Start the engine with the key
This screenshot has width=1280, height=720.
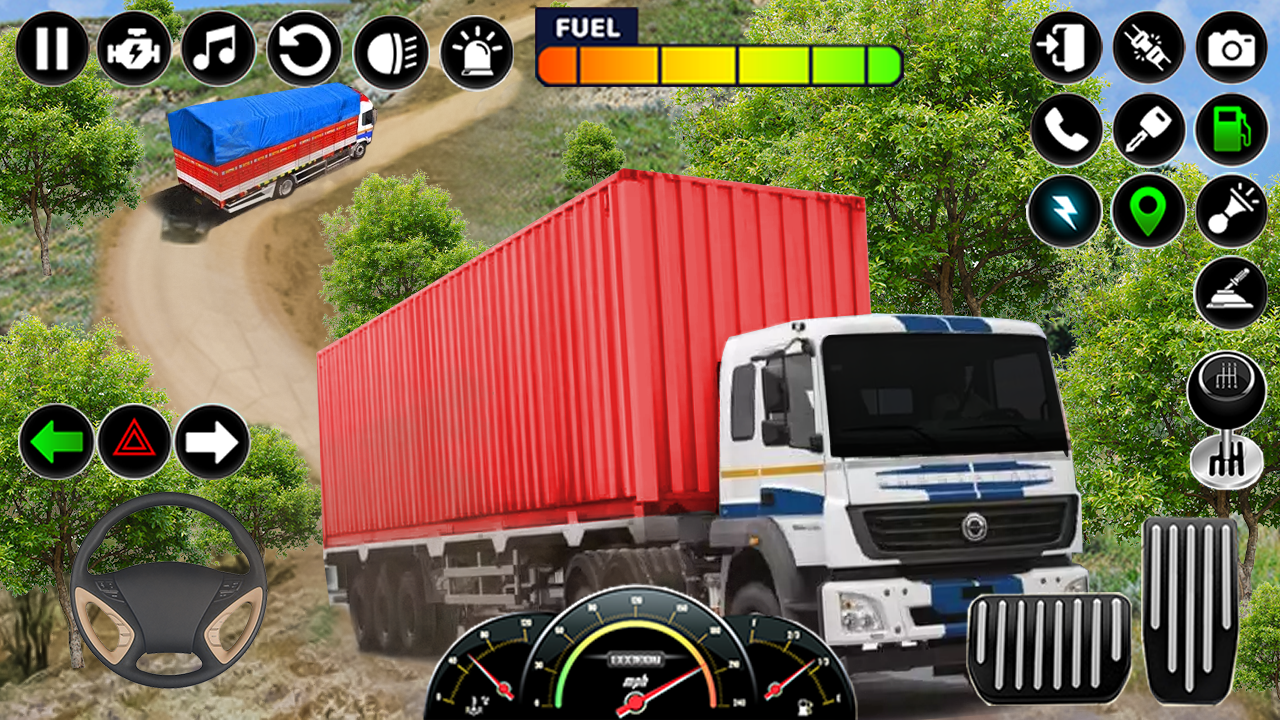[1149, 130]
